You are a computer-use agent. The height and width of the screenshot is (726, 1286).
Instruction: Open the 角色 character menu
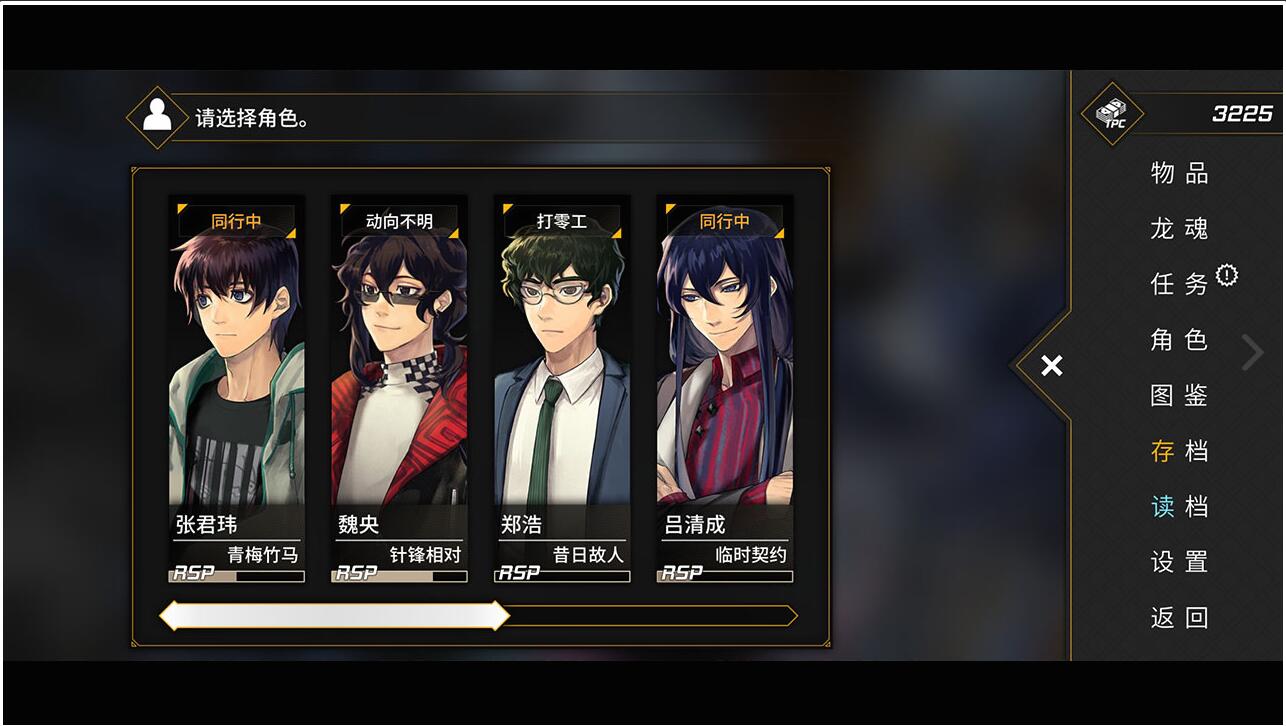1179,340
